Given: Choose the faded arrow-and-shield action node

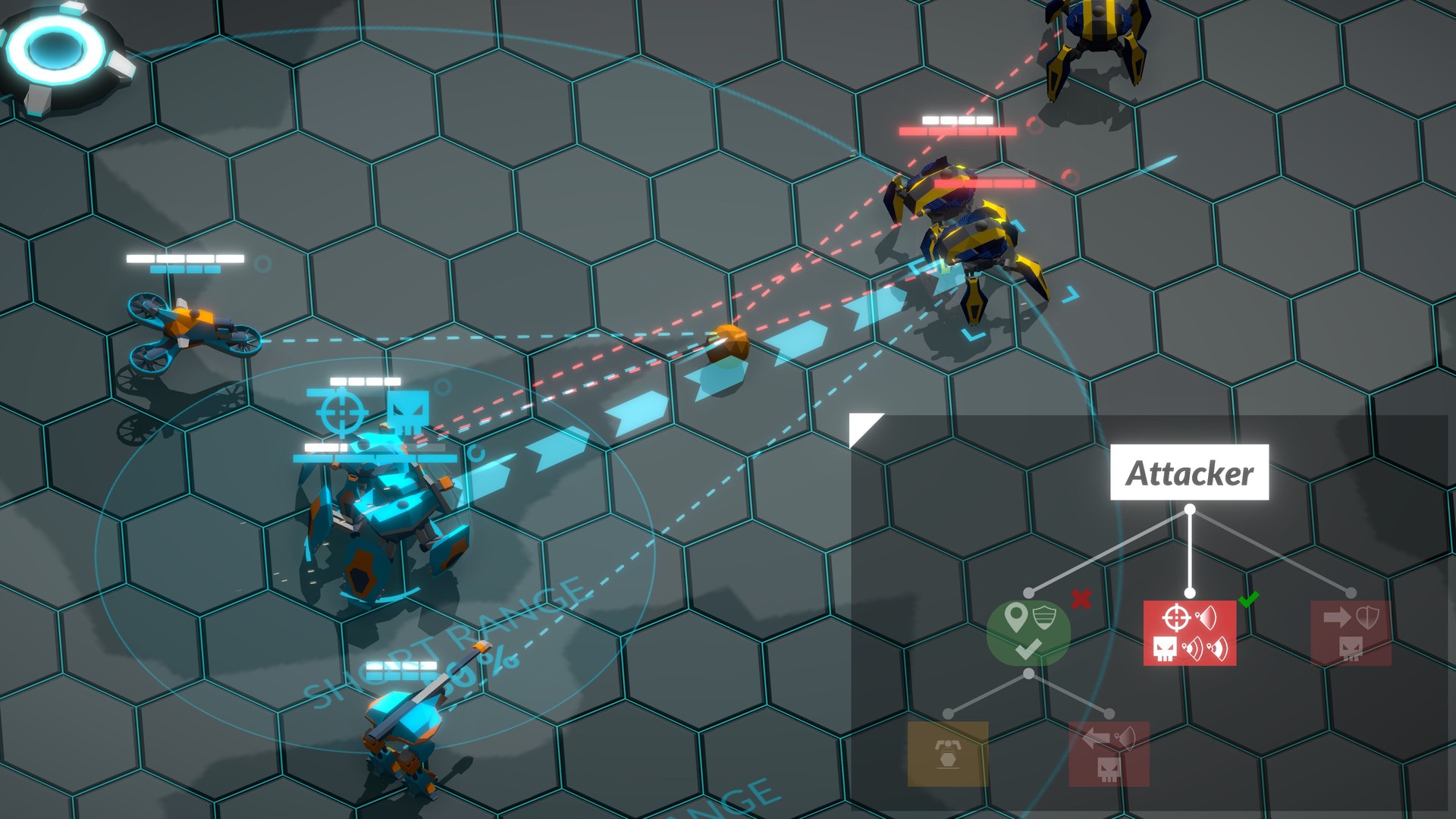Looking at the screenshot, I should [1351, 632].
